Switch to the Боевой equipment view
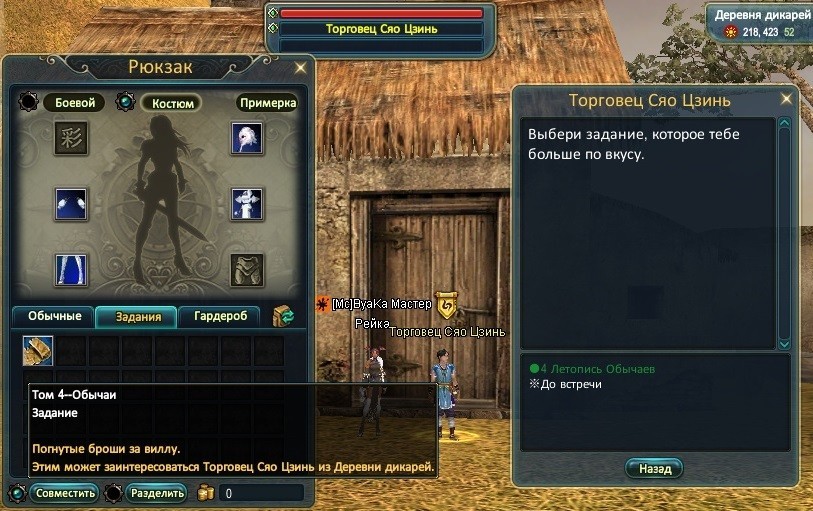The height and width of the screenshot is (511, 813). (74, 103)
